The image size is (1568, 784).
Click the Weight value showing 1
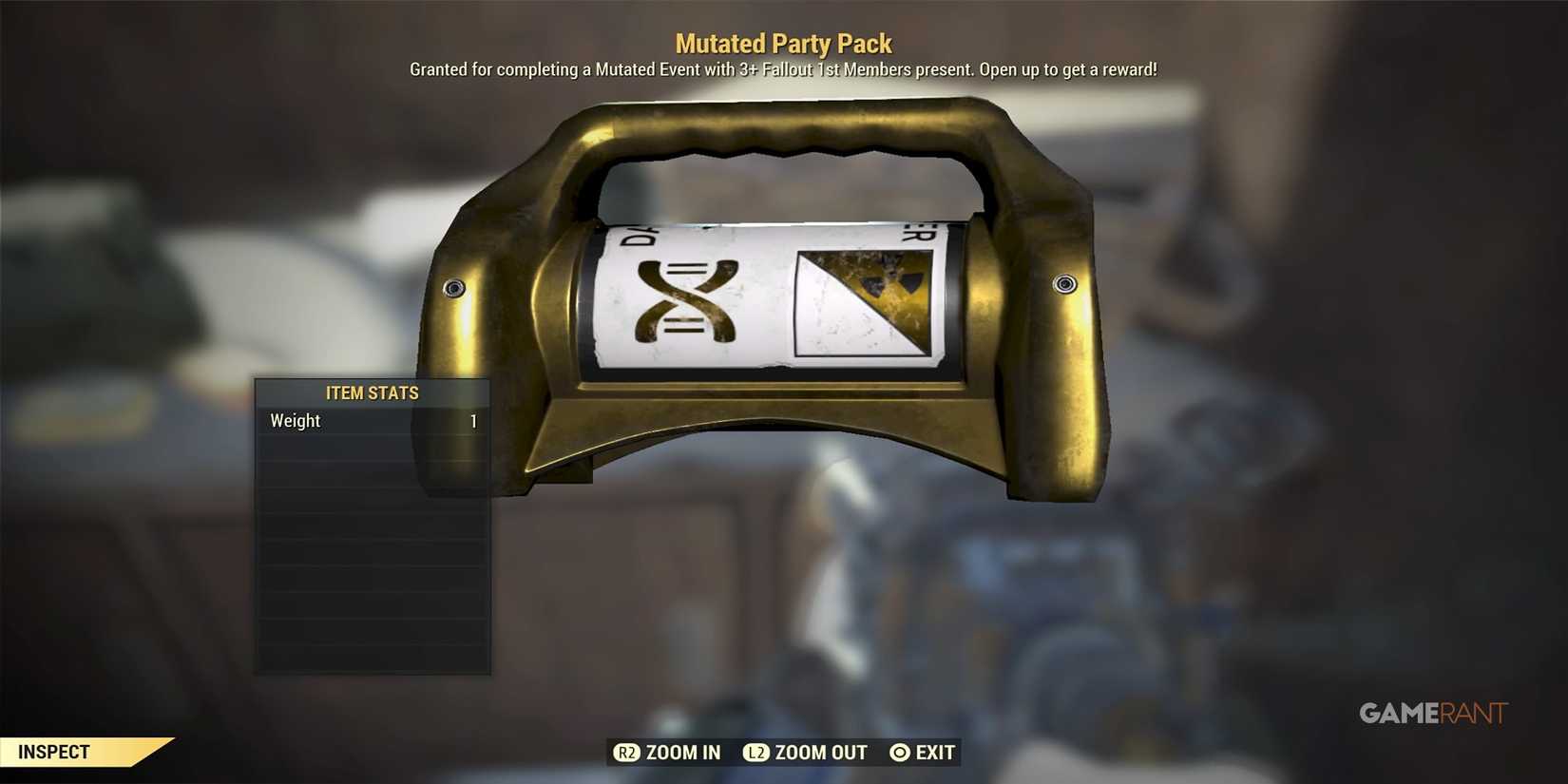coord(473,421)
